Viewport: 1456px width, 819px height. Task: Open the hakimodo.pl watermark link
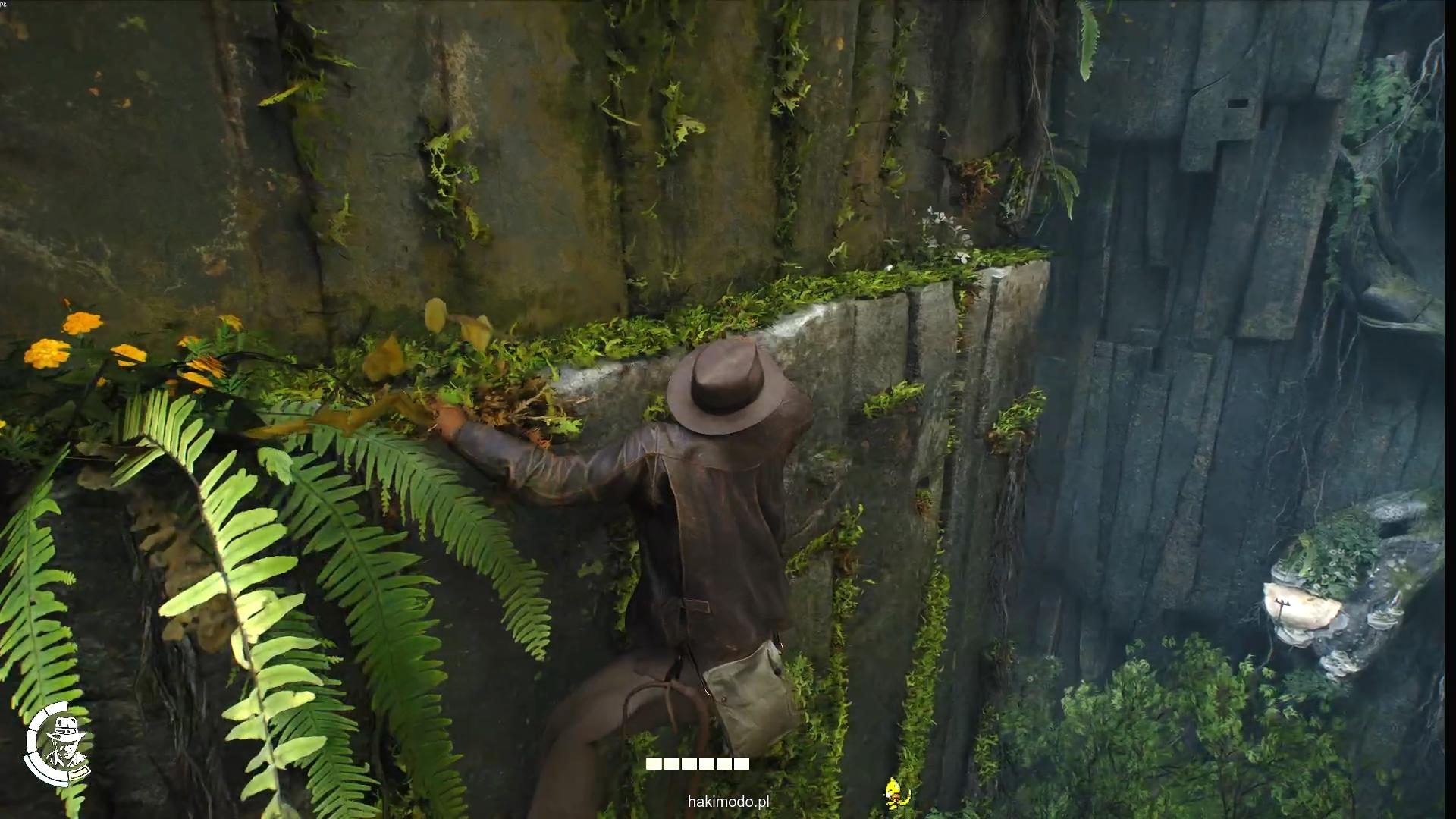click(x=728, y=802)
